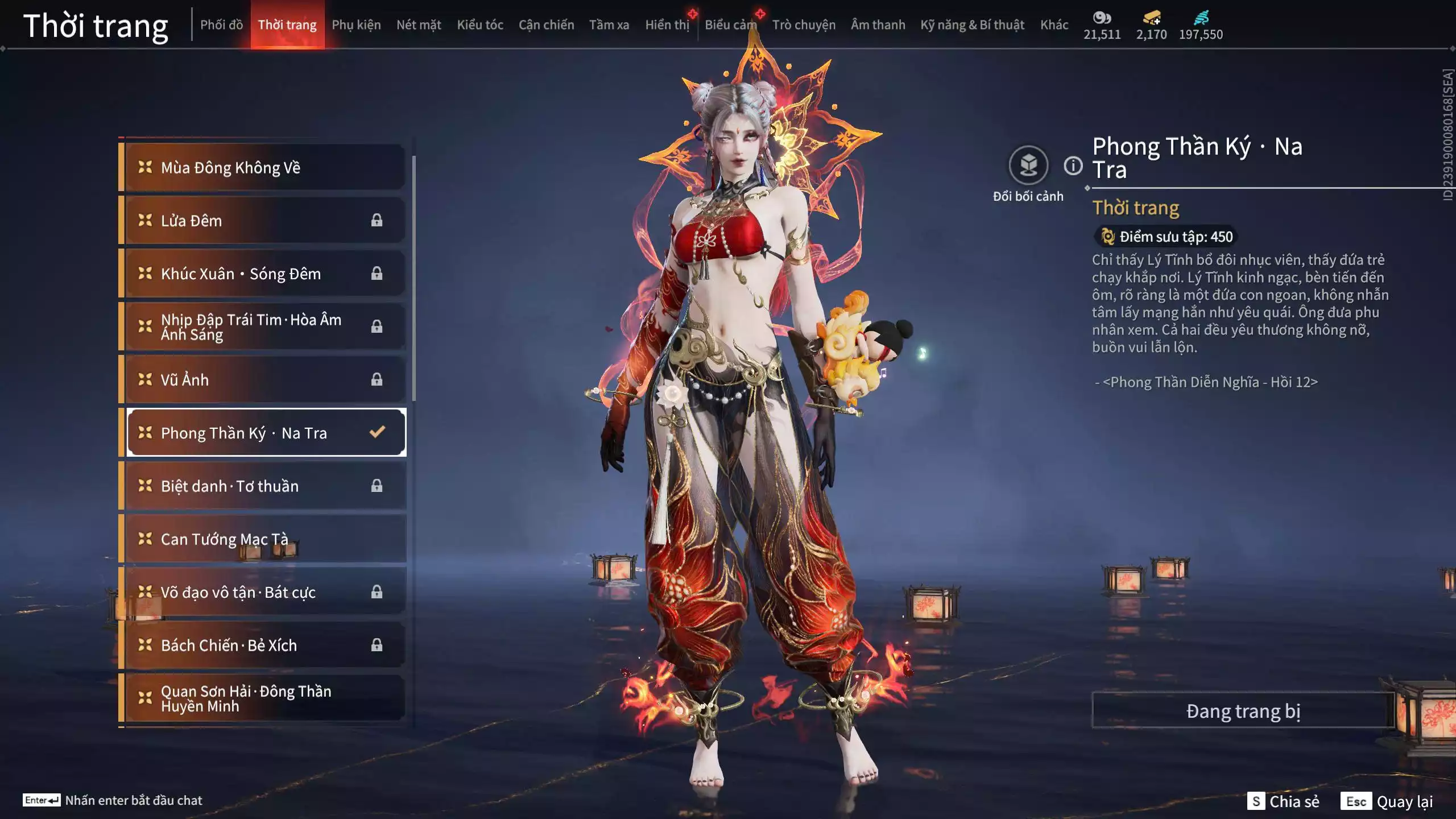Screen dimensions: 1456x819
Task: Show the Hiển thị tab
Action: [x=667, y=25]
